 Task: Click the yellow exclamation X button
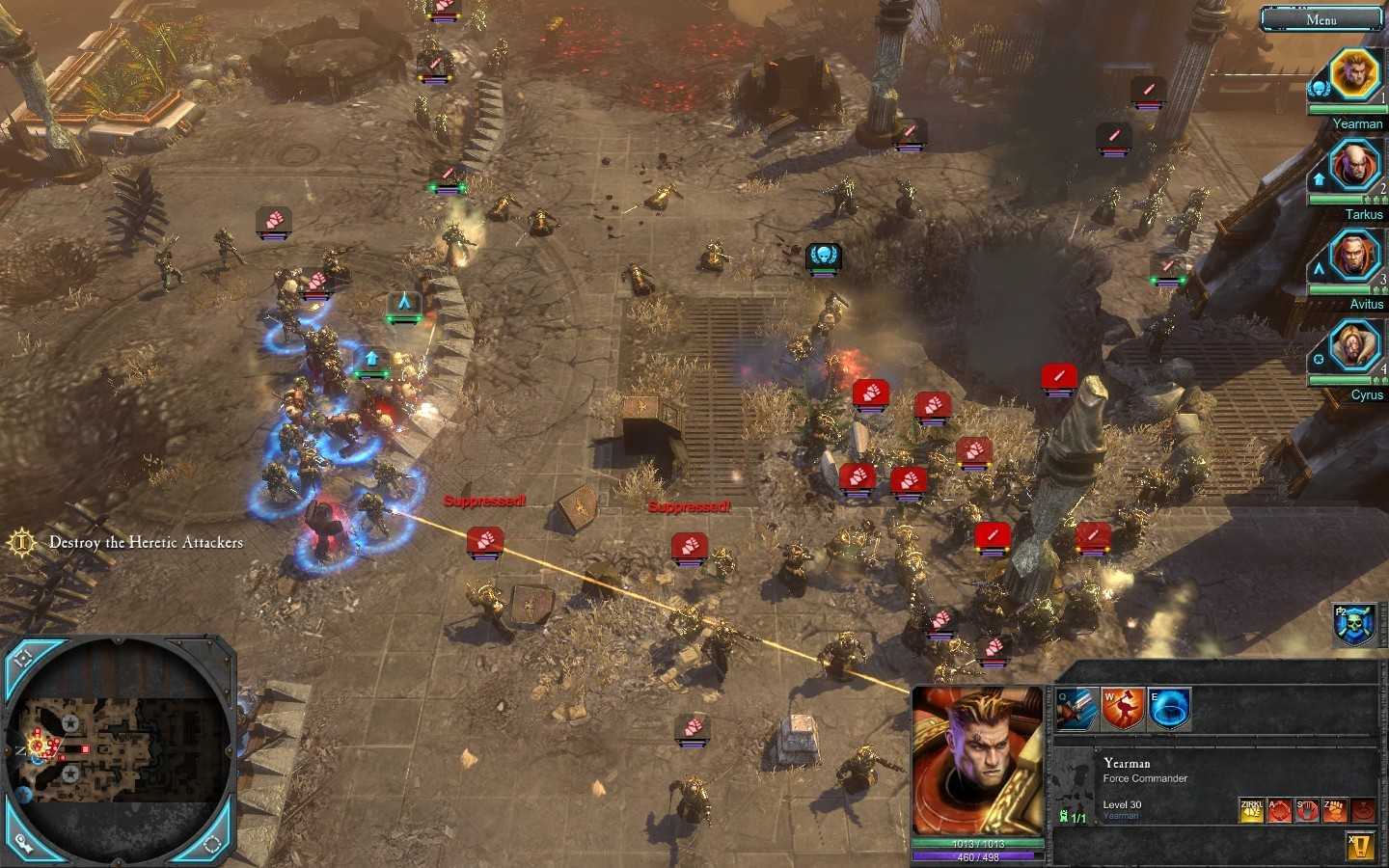pyautogui.click(x=1361, y=847)
